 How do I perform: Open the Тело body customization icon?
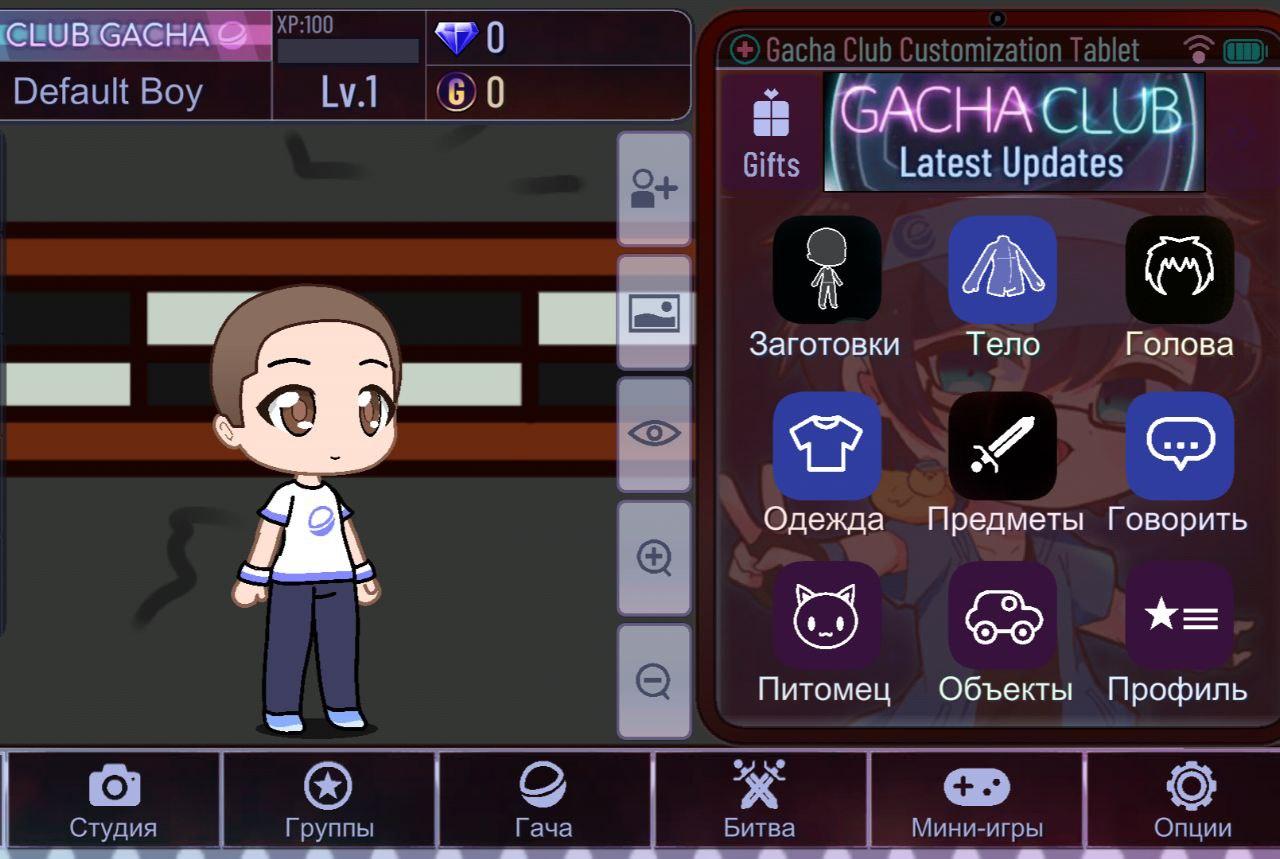pos(1003,268)
